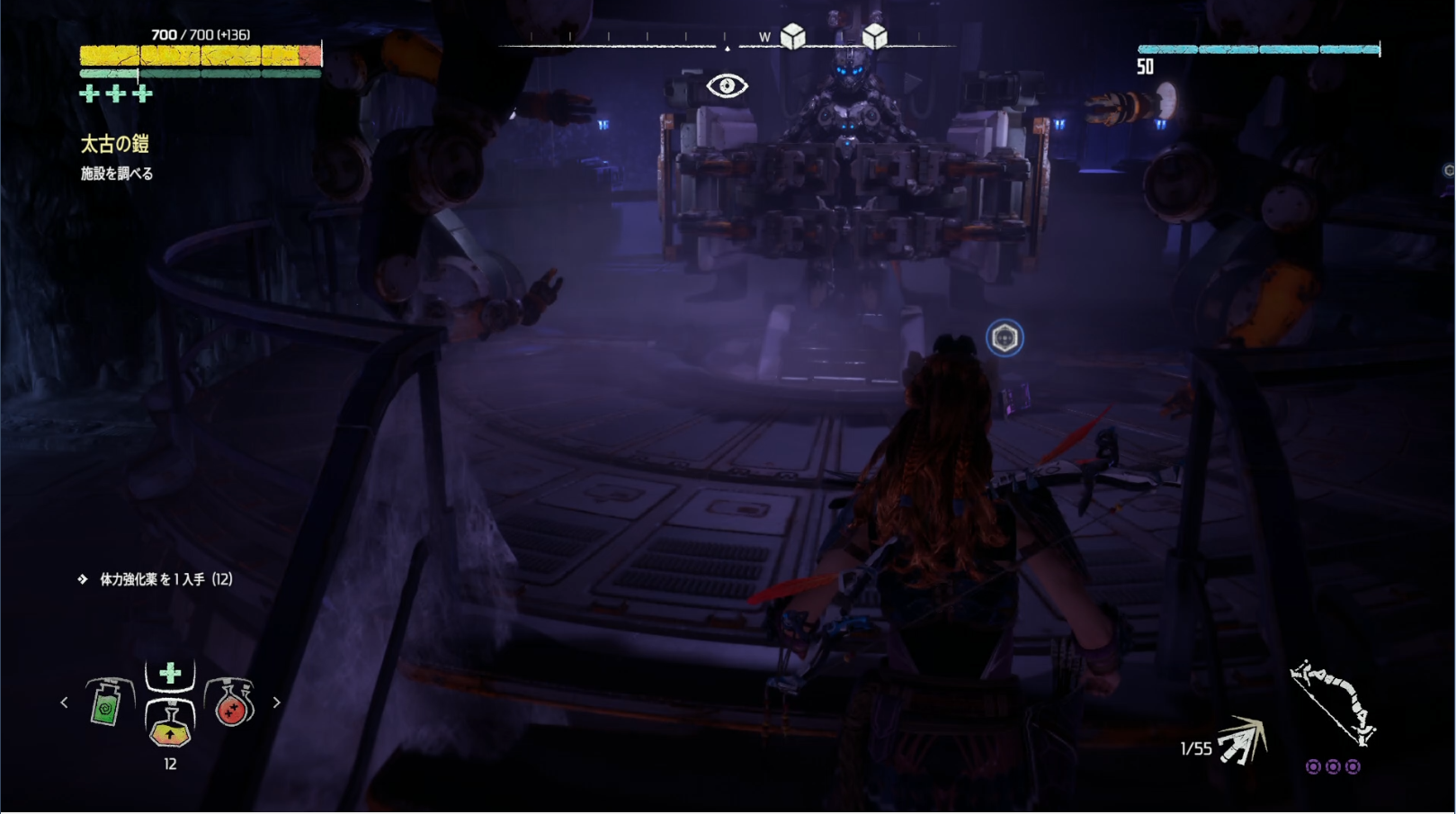Select the green potion quick slot
Image resolution: width=1456 pixels, height=814 pixels.
click(x=106, y=702)
